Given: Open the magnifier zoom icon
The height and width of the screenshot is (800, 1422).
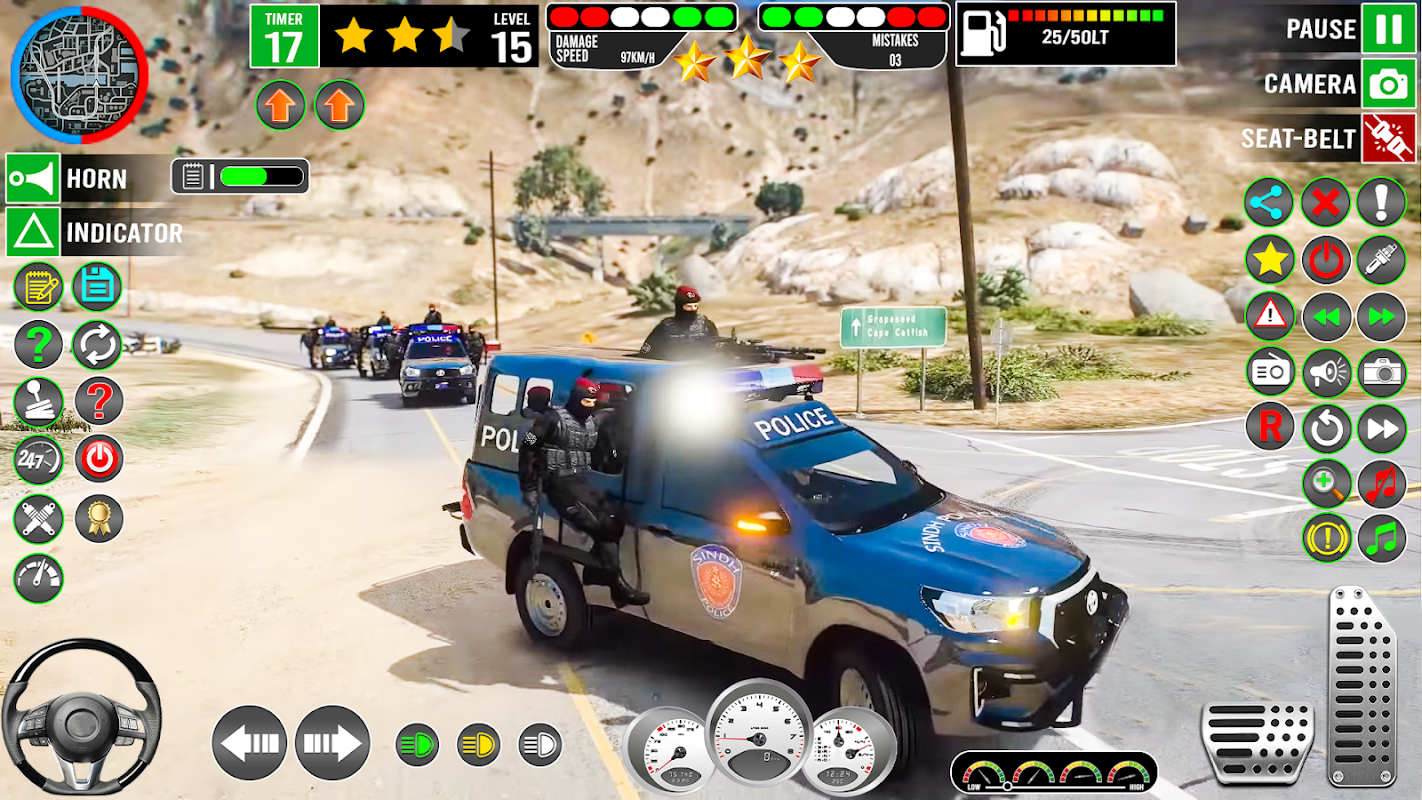Looking at the screenshot, I should pos(1326,484).
